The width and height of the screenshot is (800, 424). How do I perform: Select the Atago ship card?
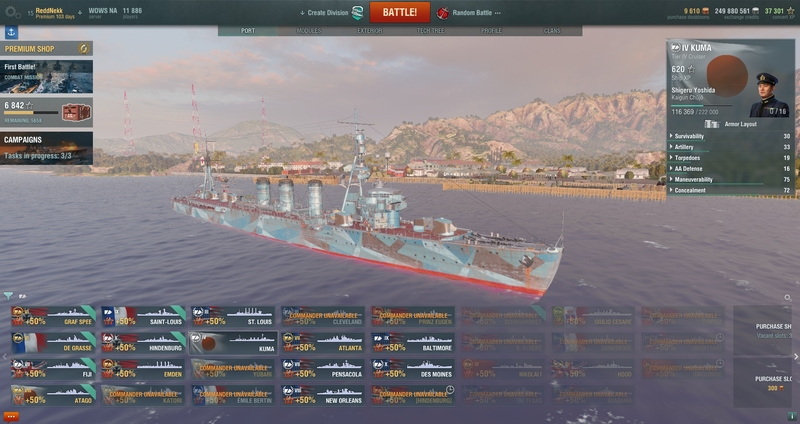(53, 395)
